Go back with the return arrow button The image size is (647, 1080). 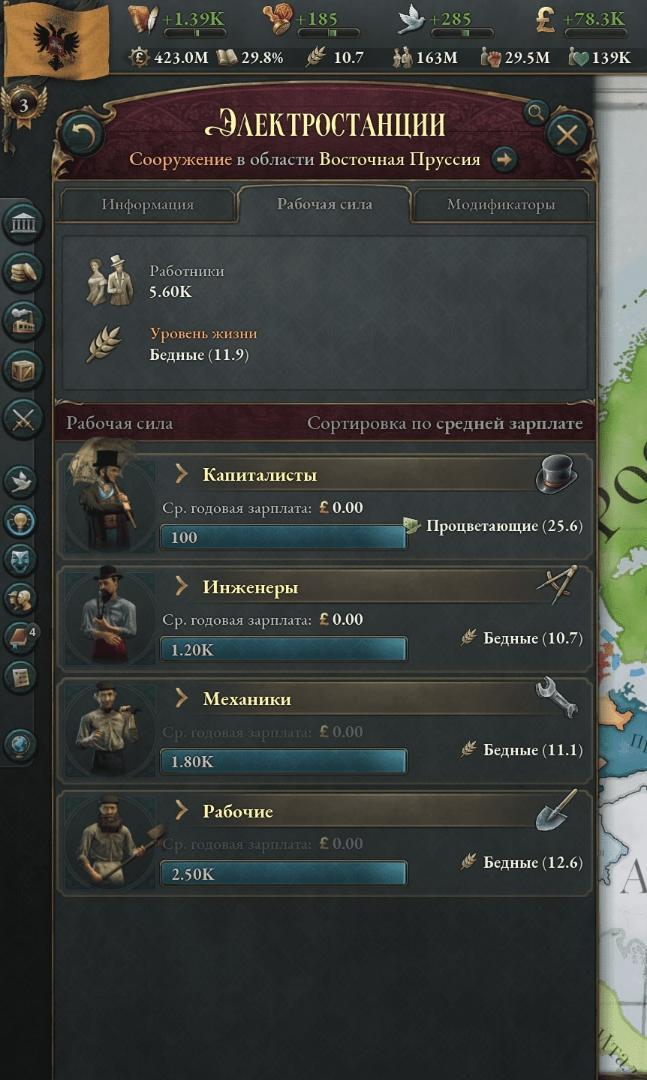pos(82,134)
